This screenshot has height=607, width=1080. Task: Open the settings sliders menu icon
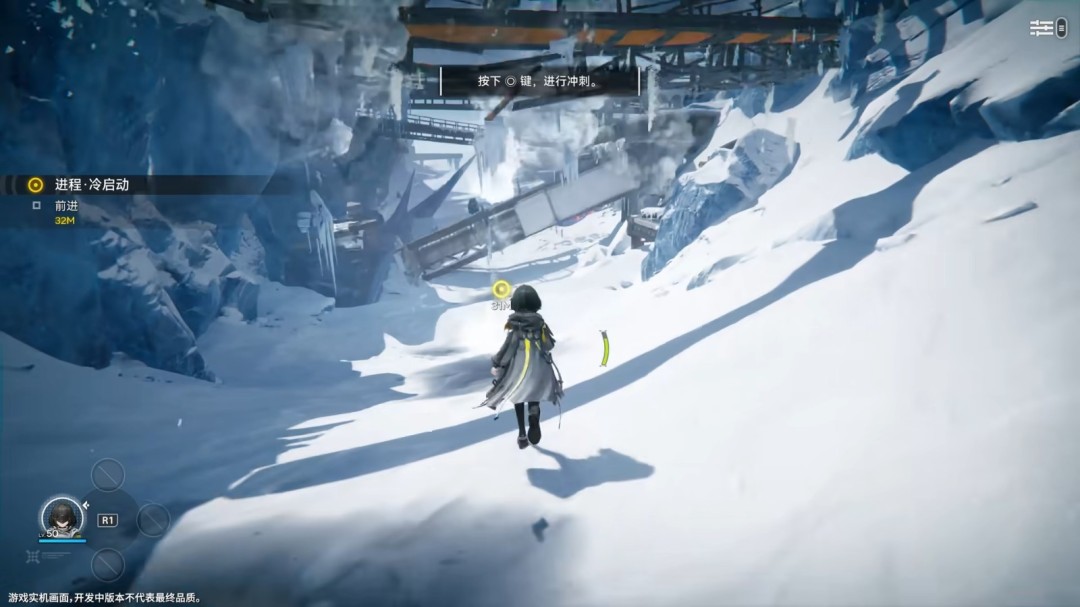[1042, 28]
